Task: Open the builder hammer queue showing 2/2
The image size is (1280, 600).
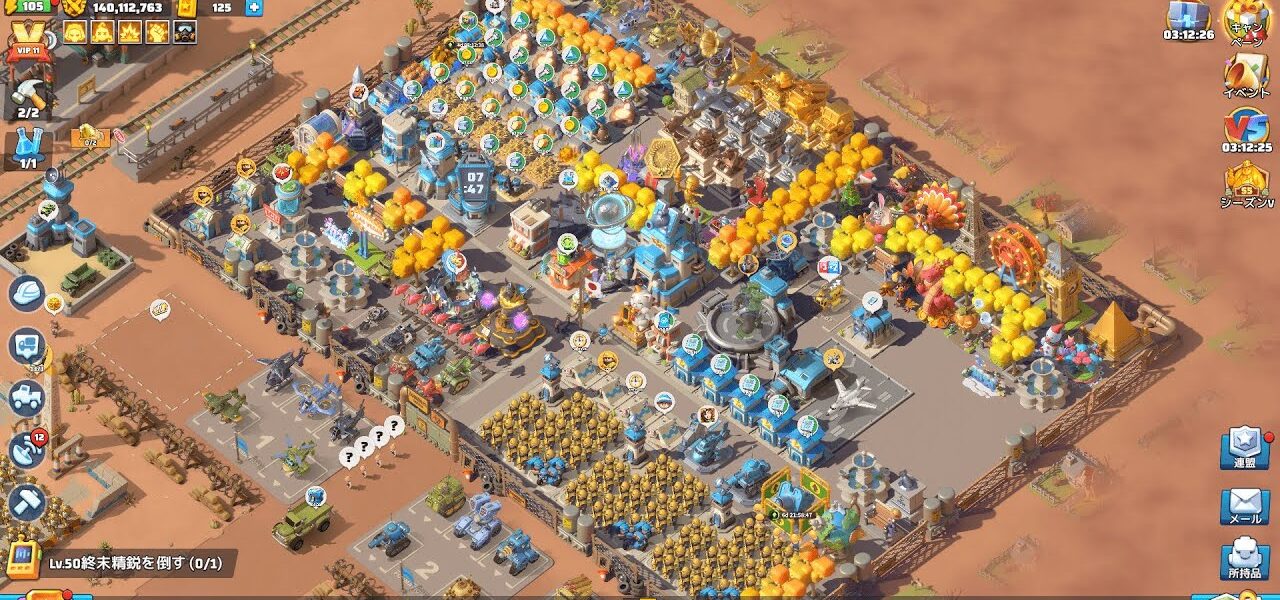Action: [28, 98]
